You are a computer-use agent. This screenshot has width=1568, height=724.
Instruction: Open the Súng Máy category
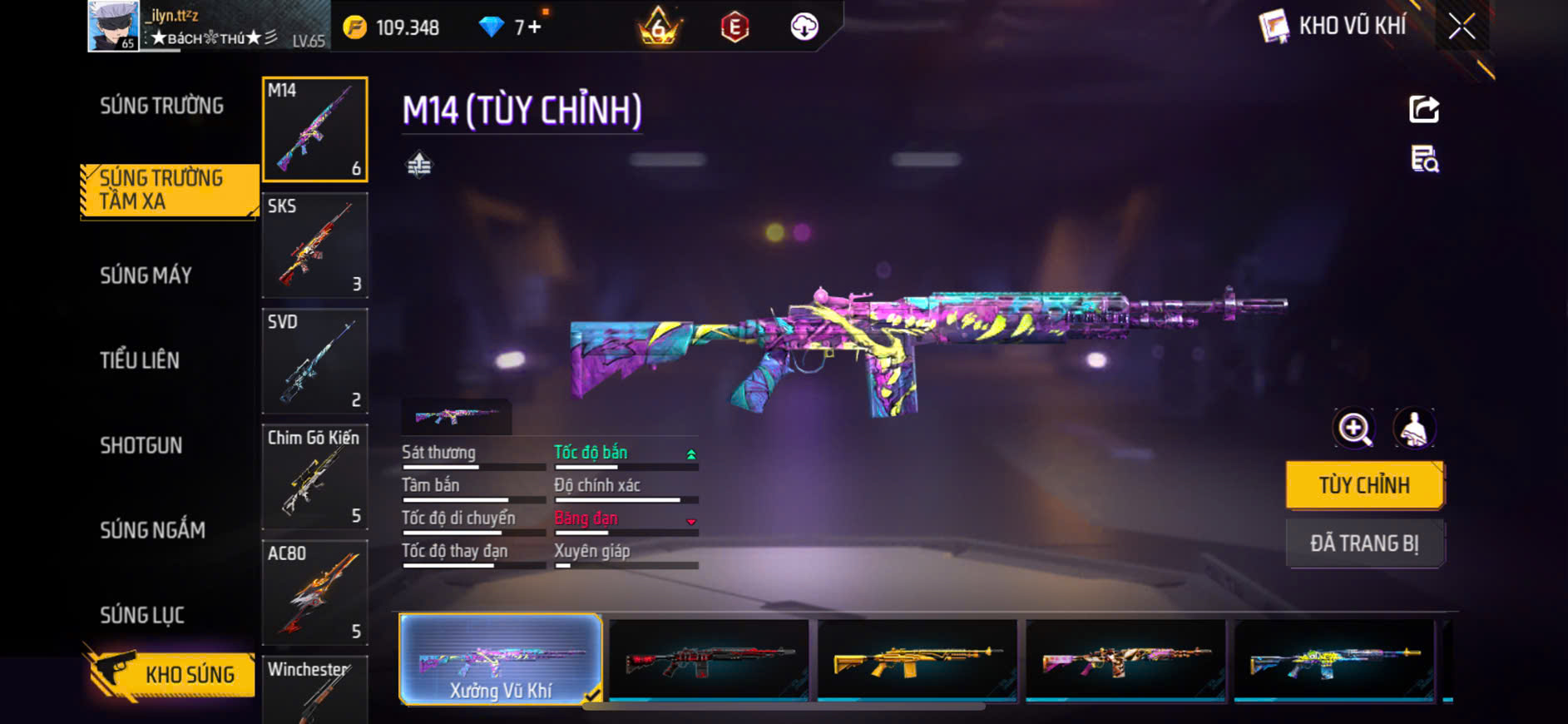pyautogui.click(x=146, y=275)
